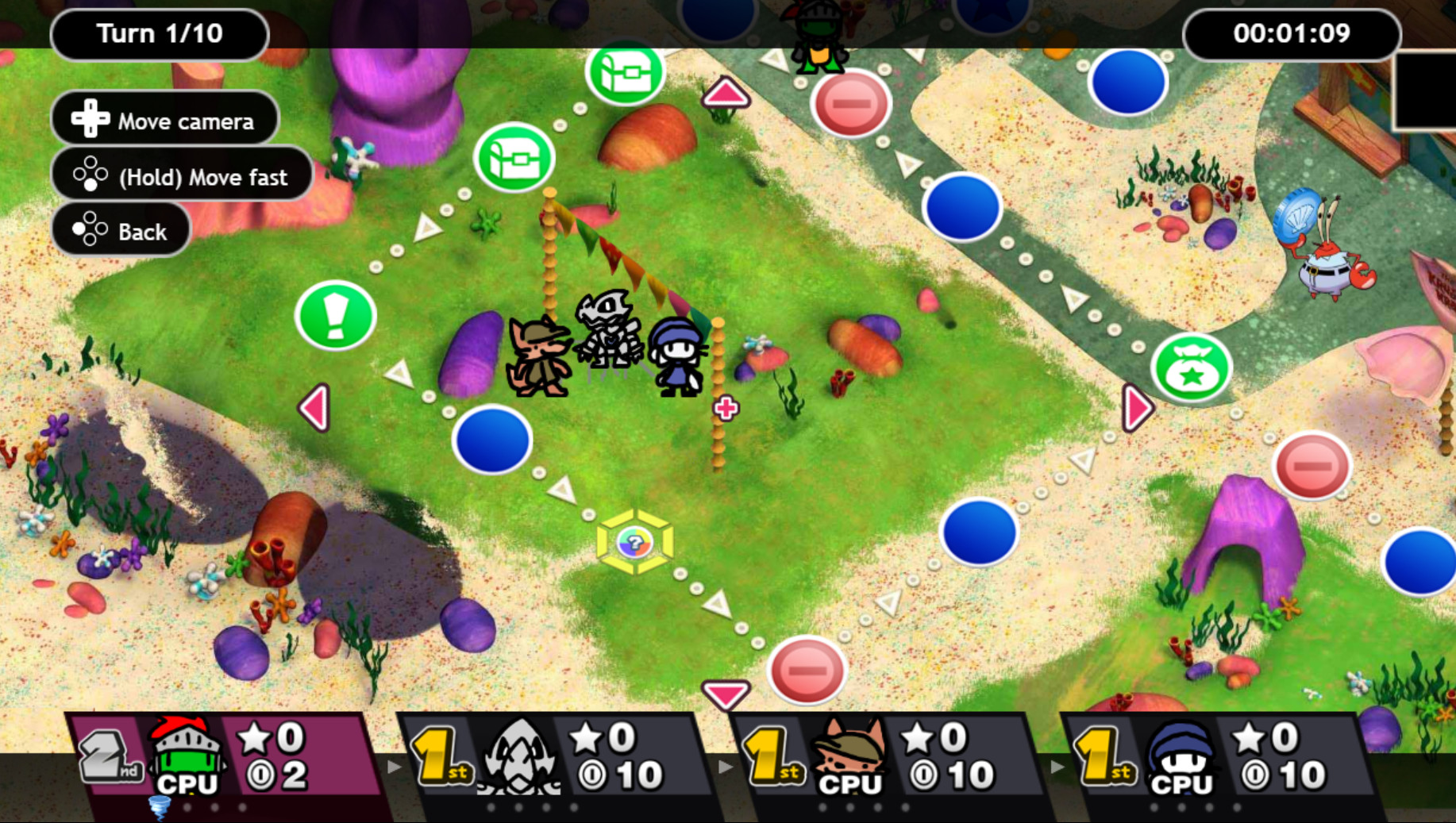Open the Turn 1/10 indicator
Screen dimensions: 1456x823
point(159,33)
